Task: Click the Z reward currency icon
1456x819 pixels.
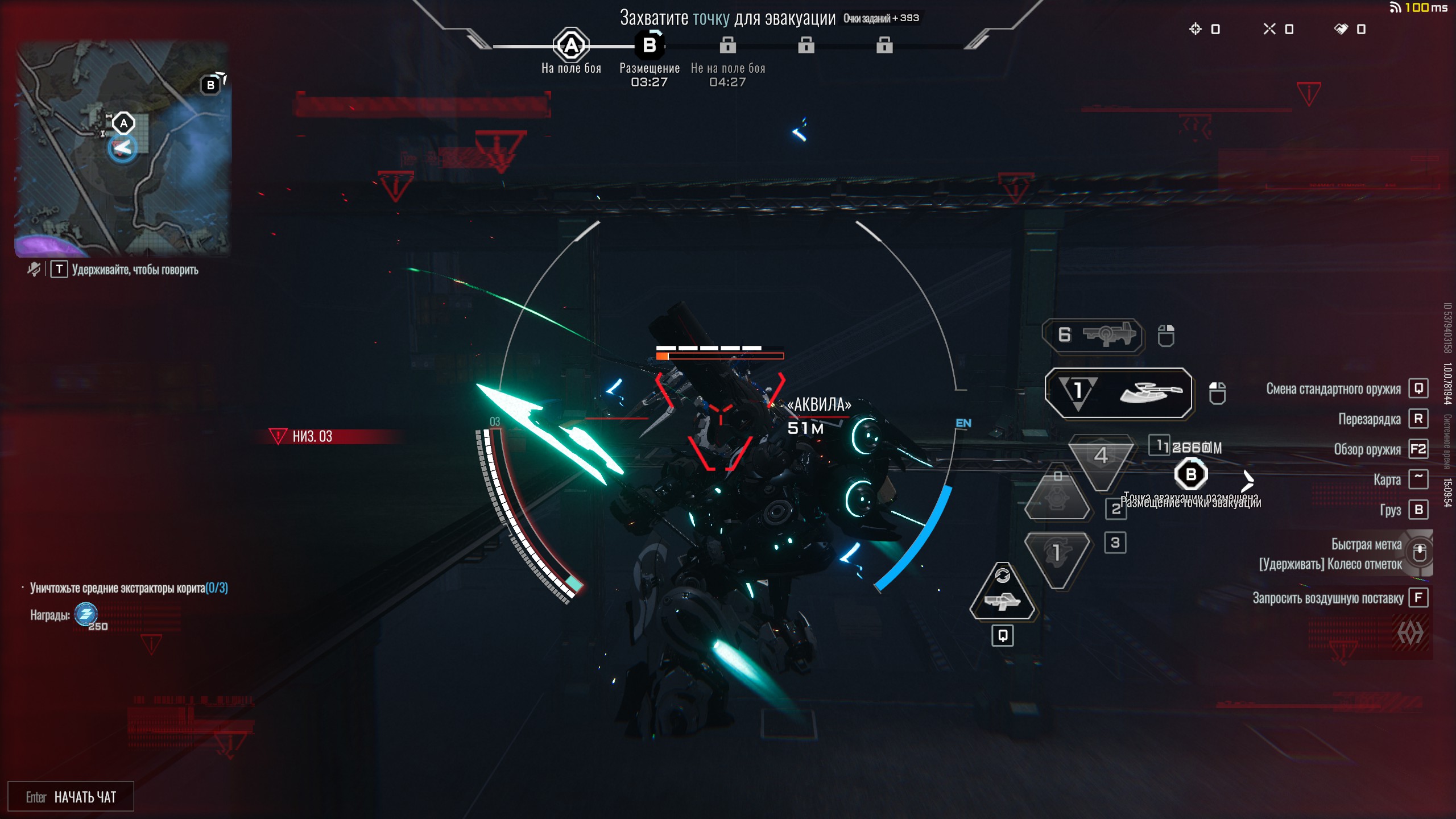Action: coord(86,614)
